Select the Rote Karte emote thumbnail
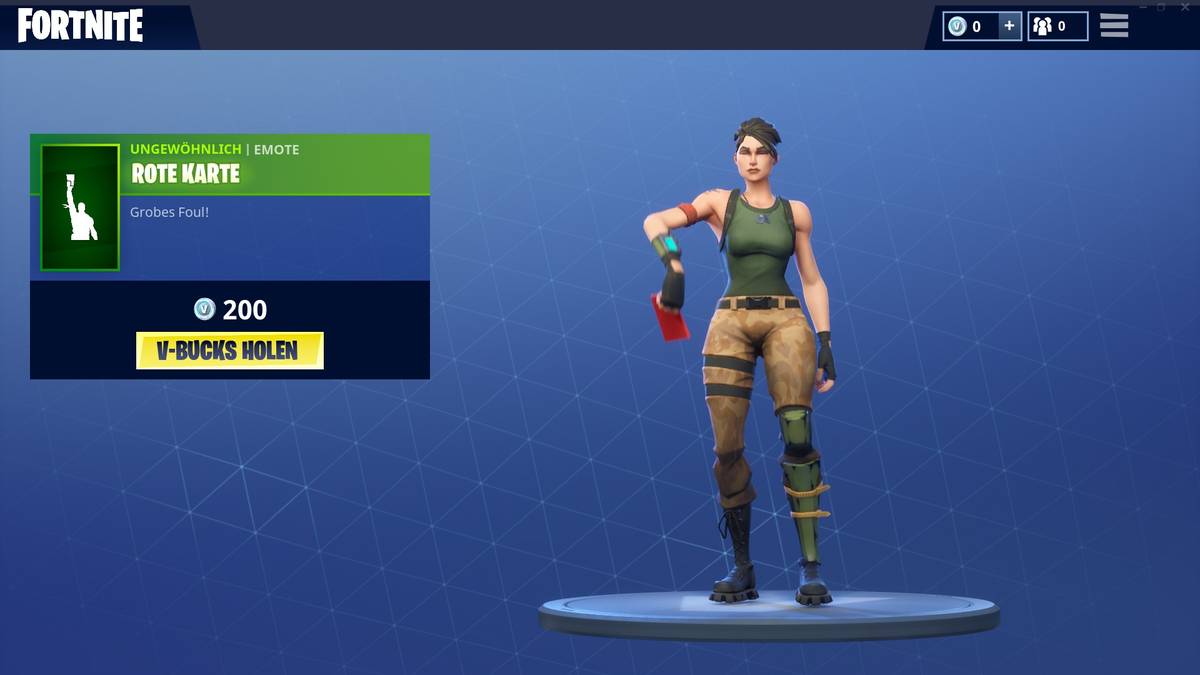The image size is (1200, 675). point(80,207)
